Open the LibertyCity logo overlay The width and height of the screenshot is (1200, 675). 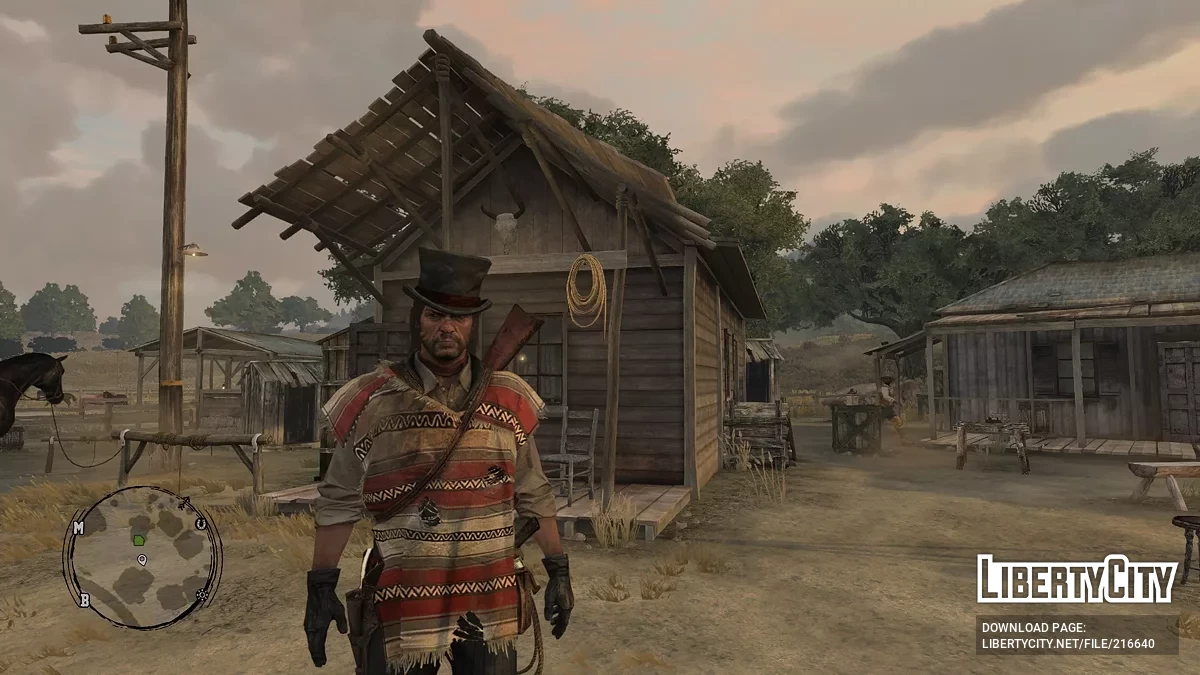click(1076, 579)
